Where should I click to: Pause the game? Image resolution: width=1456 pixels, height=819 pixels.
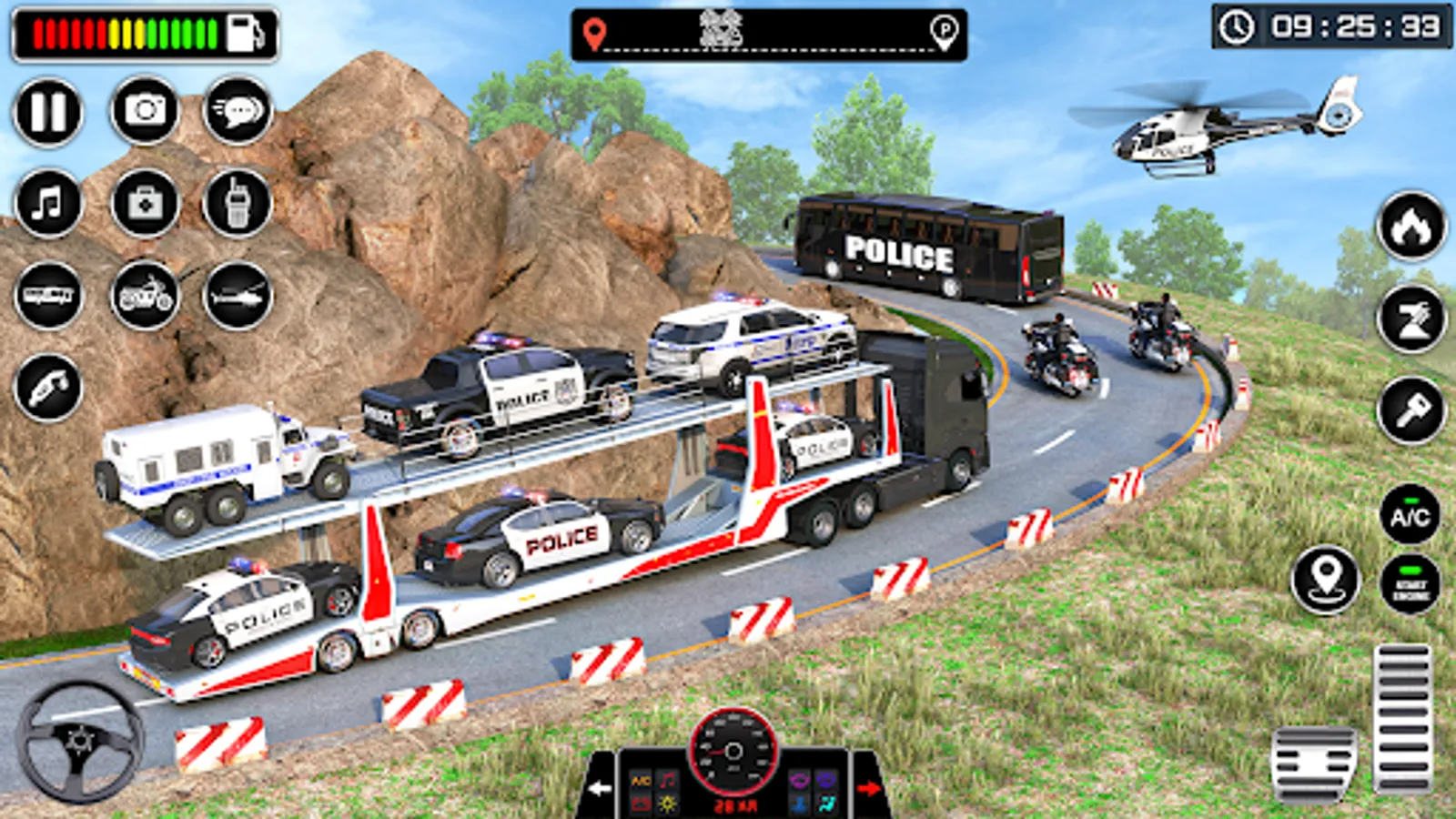[x=48, y=112]
